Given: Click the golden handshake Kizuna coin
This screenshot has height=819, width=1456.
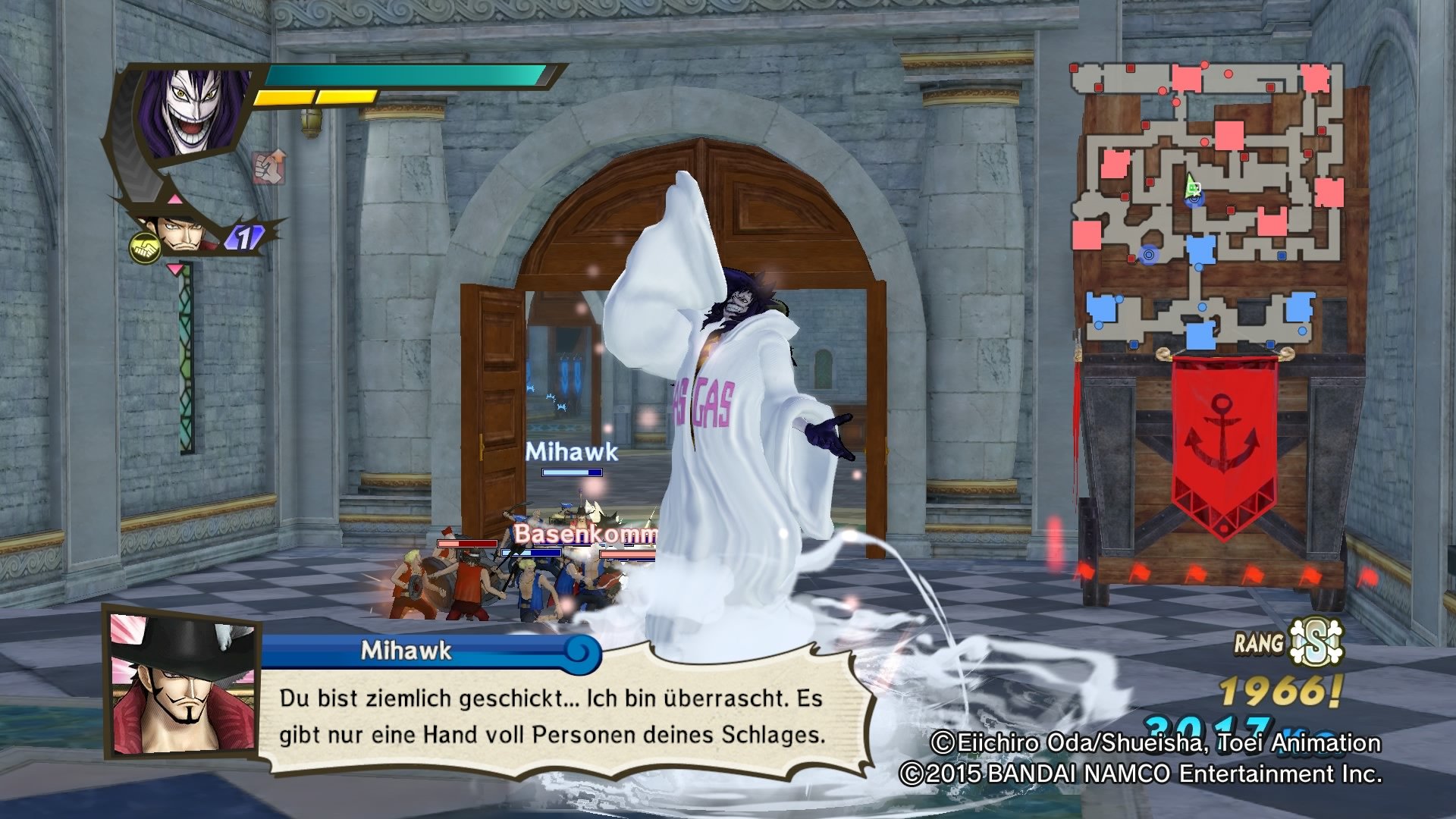Looking at the screenshot, I should [144, 247].
